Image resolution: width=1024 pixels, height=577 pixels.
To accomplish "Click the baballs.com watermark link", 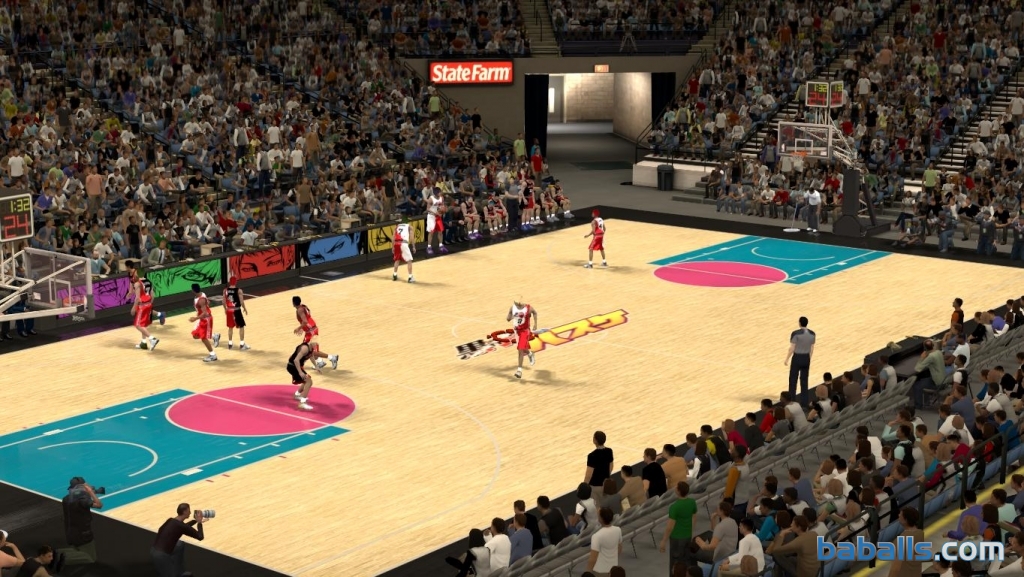I will click(909, 548).
